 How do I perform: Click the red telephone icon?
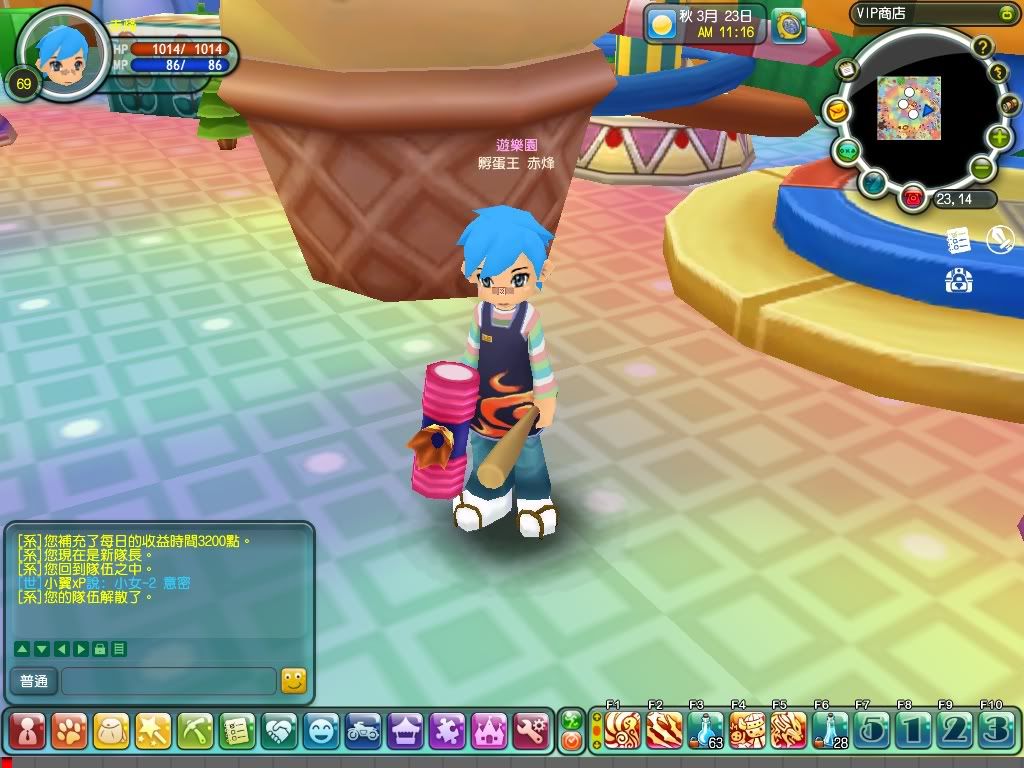912,197
